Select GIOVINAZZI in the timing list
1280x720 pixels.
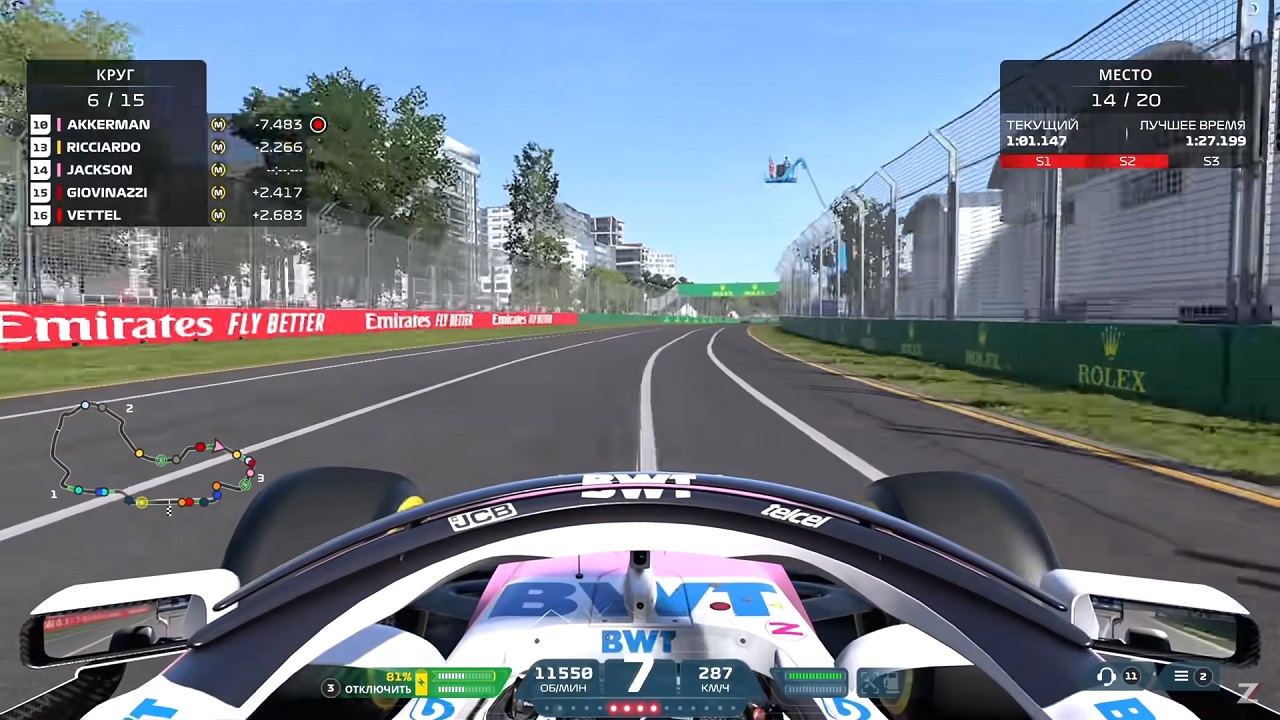pyautogui.click(x=110, y=192)
